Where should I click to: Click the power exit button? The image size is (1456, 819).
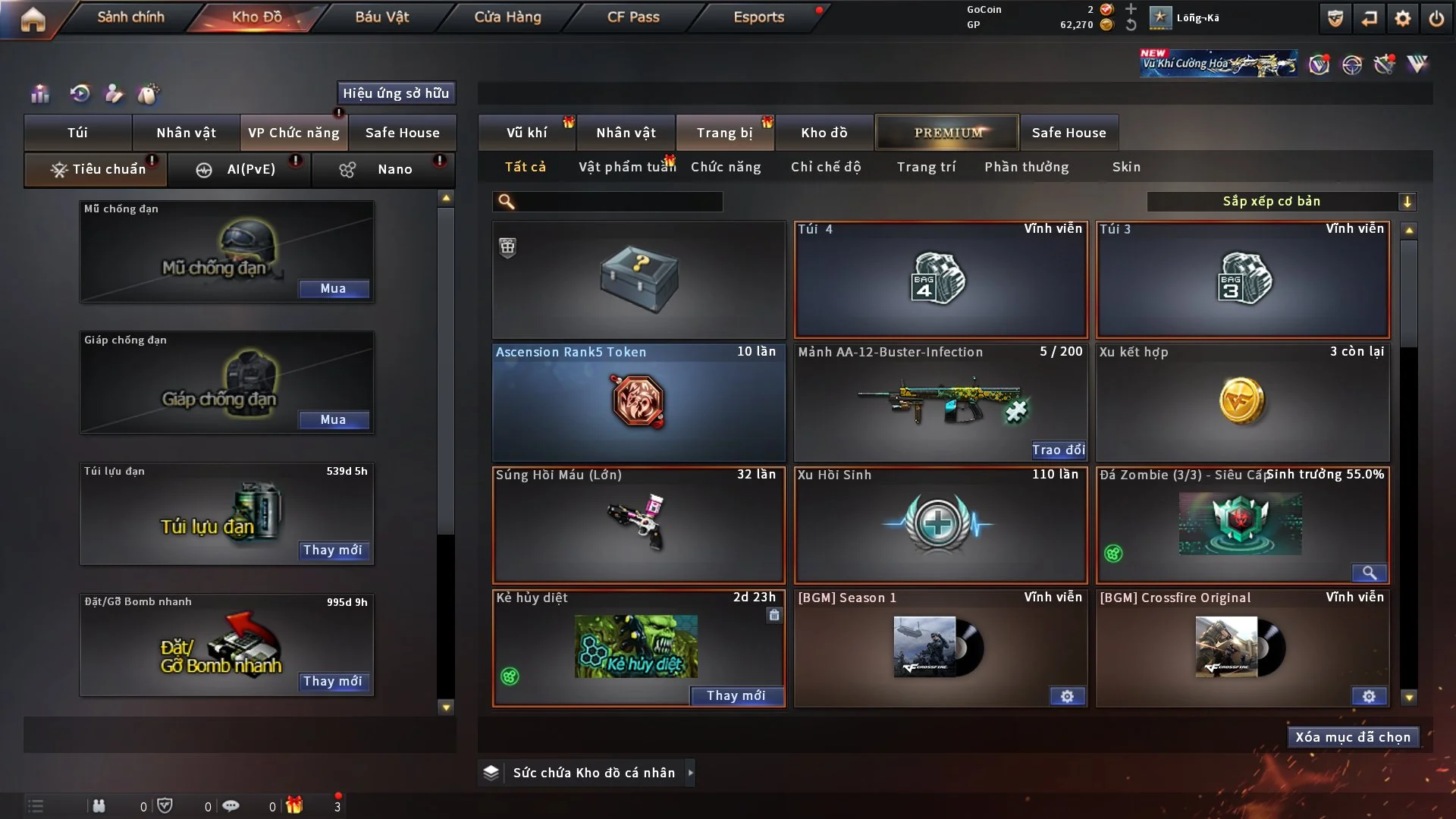(x=1436, y=18)
